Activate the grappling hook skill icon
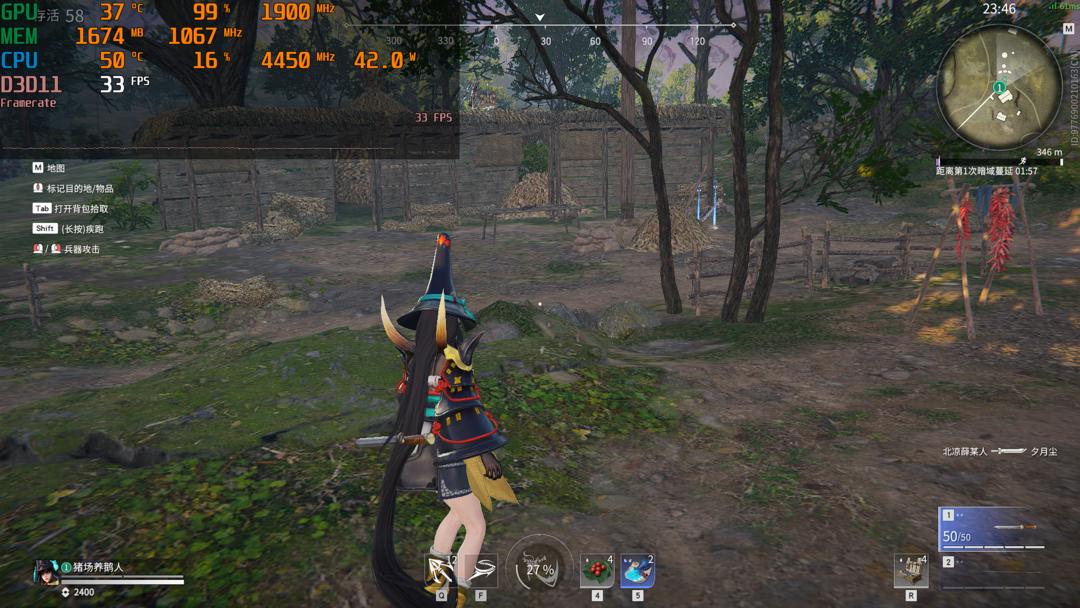 441,571
